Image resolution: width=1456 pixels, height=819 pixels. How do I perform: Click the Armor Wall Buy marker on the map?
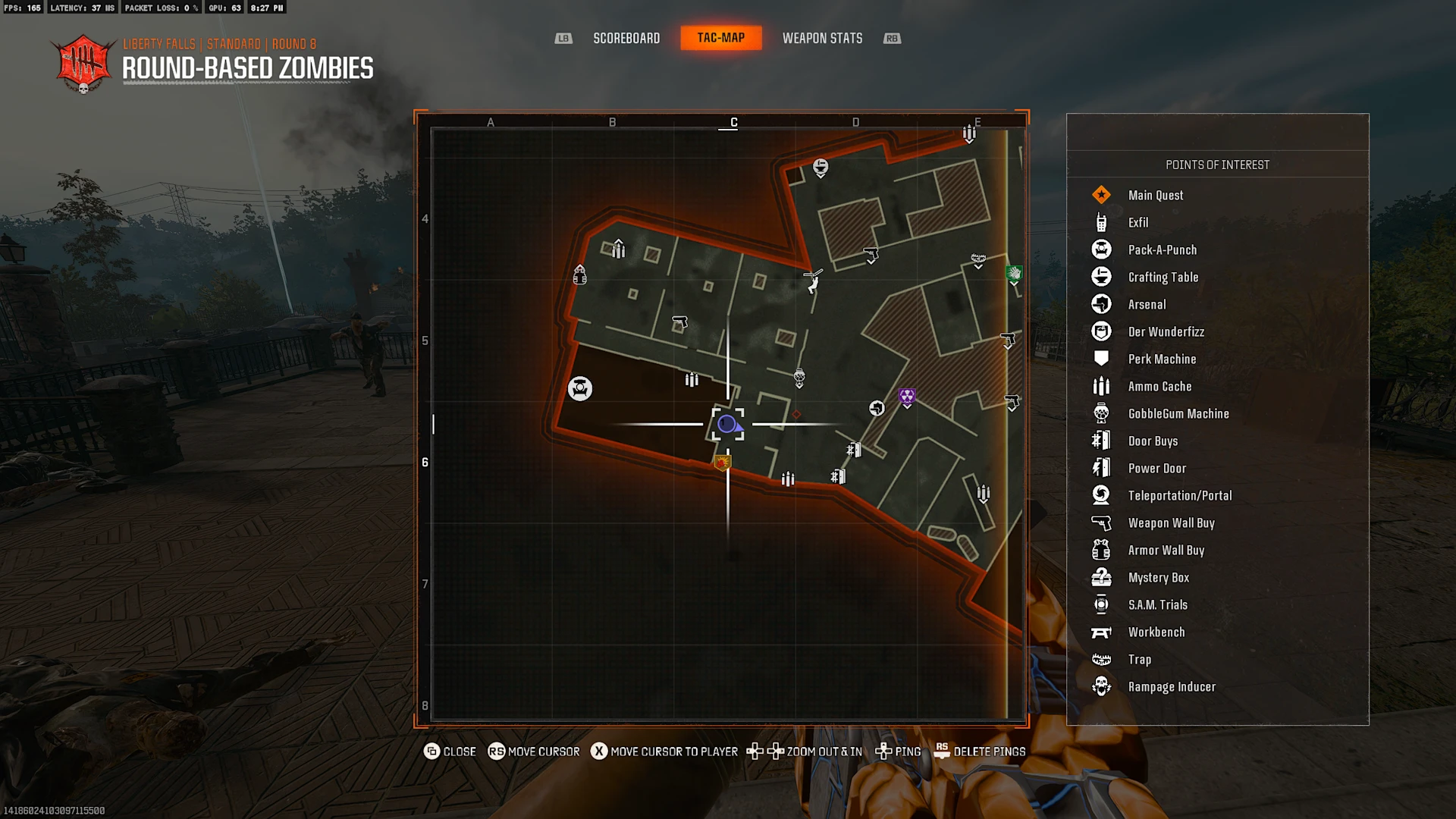click(580, 275)
